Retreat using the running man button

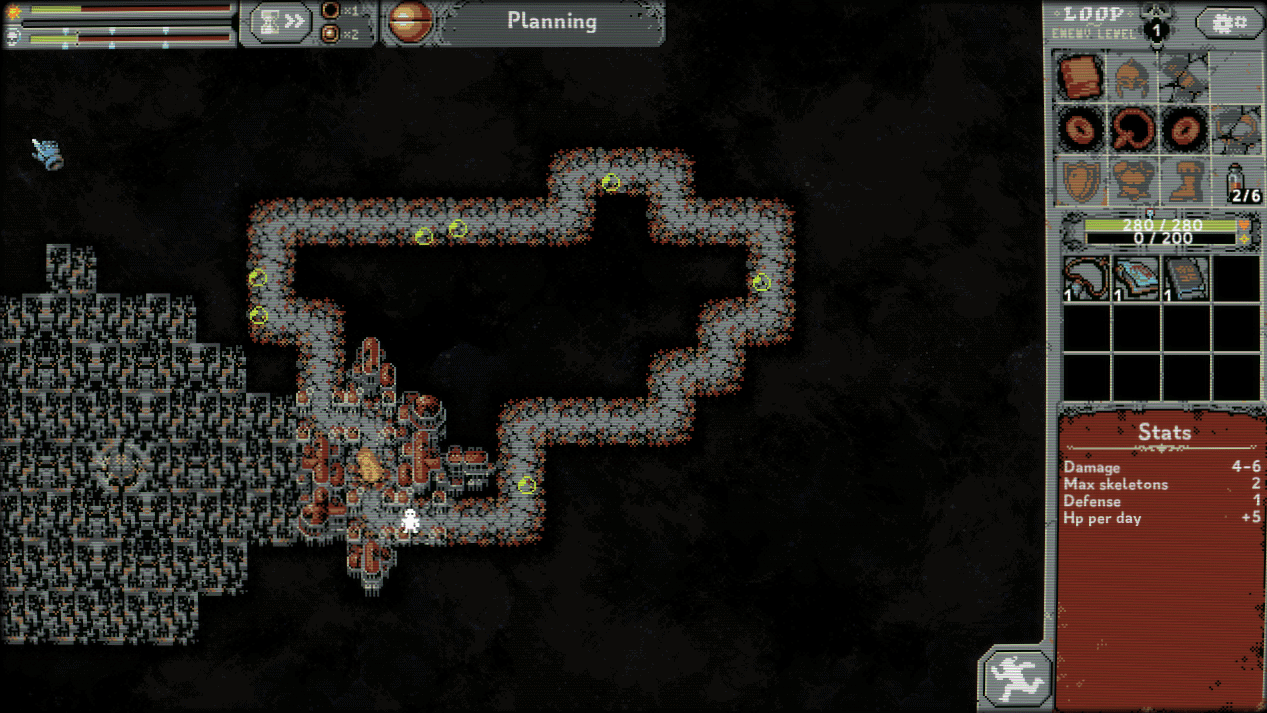tap(1015, 680)
